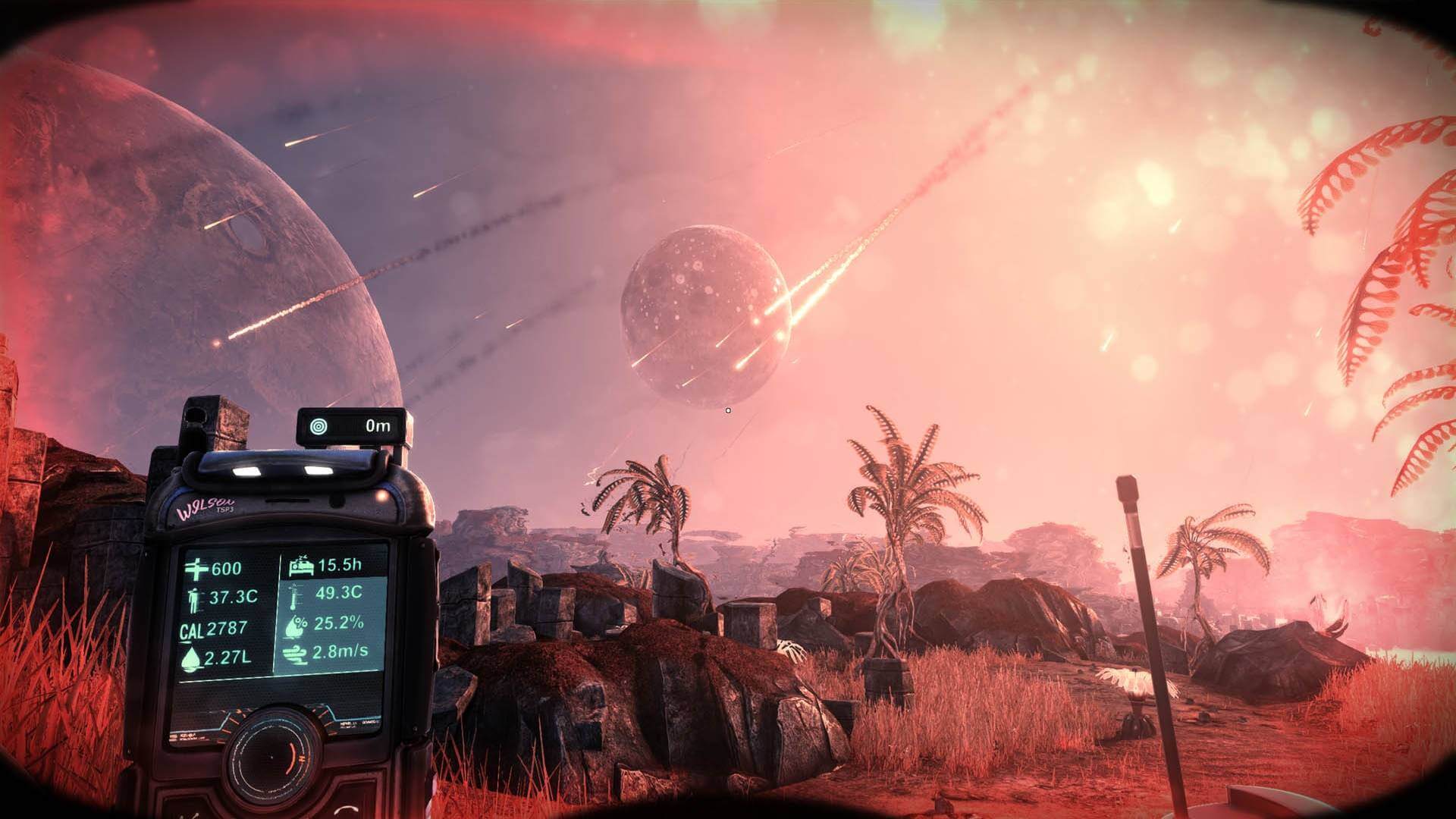Click the thermometer icon reading 49.3C
This screenshot has height=819, width=1456.
pyautogui.click(x=294, y=596)
